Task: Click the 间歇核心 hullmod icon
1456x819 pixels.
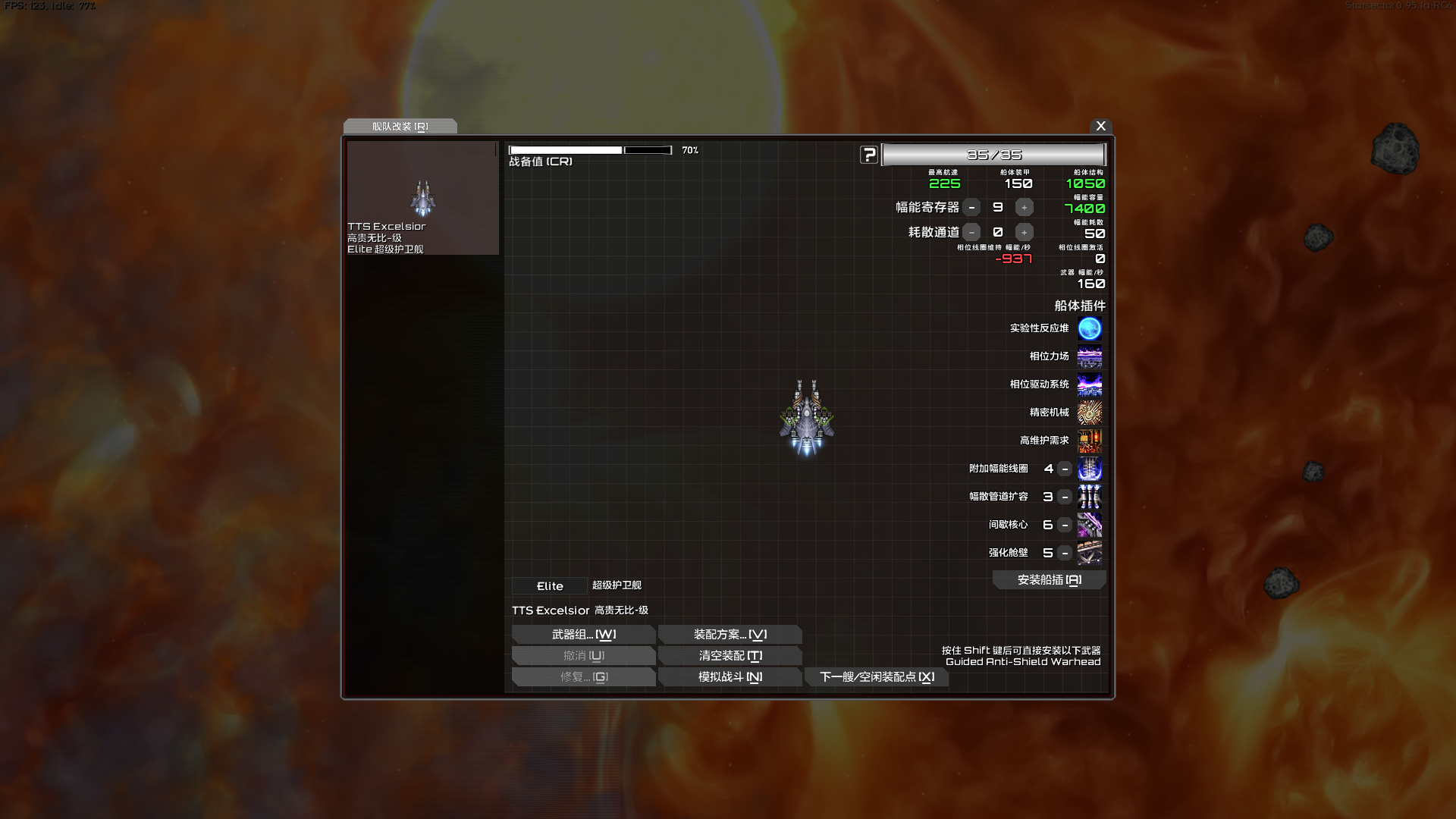Action: pos(1090,525)
